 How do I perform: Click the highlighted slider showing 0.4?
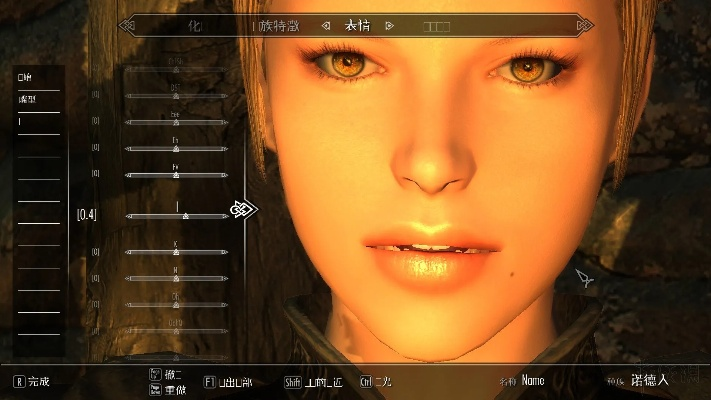pos(178,215)
